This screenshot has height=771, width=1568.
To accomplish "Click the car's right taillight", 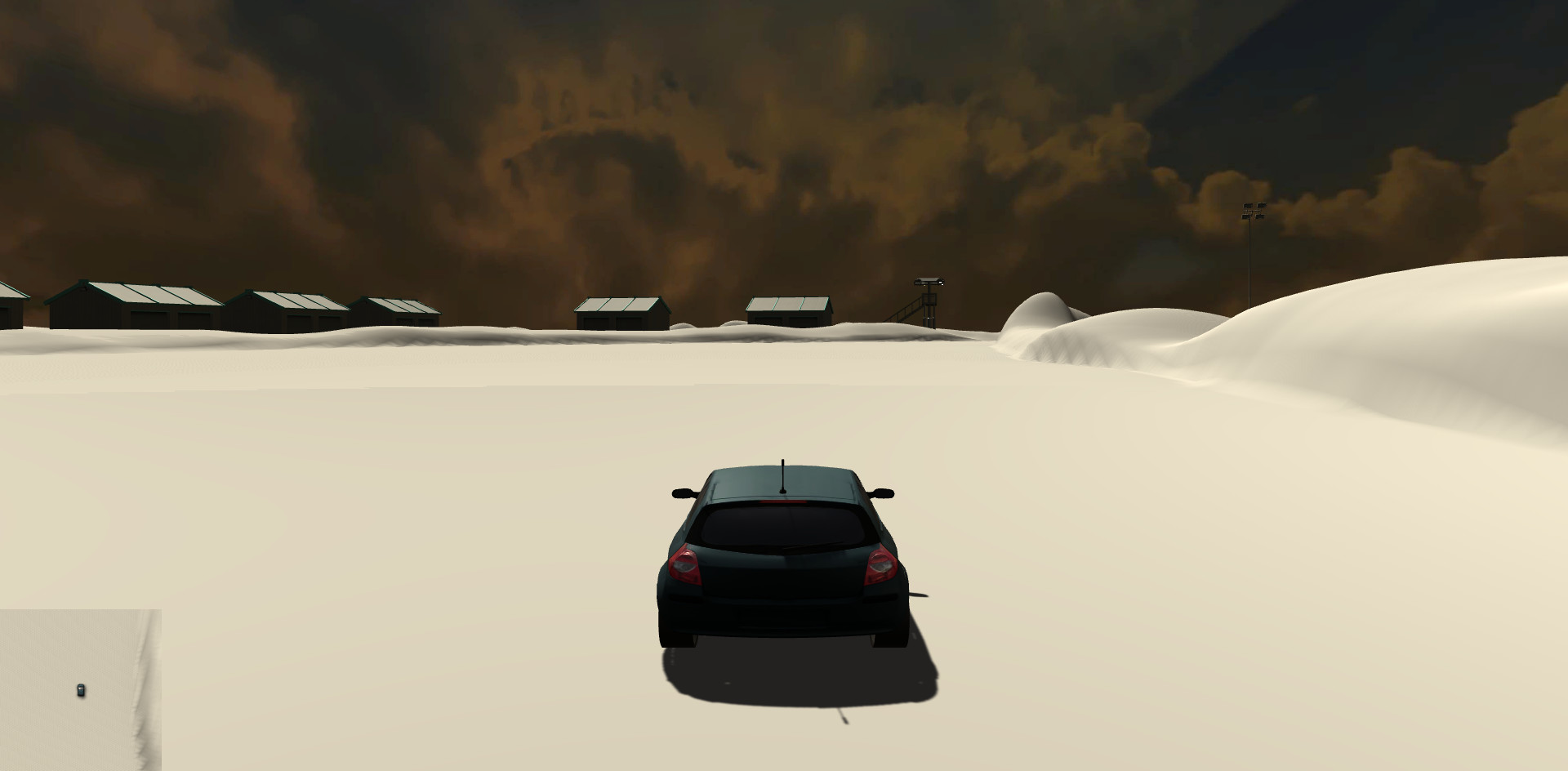I will click(882, 565).
